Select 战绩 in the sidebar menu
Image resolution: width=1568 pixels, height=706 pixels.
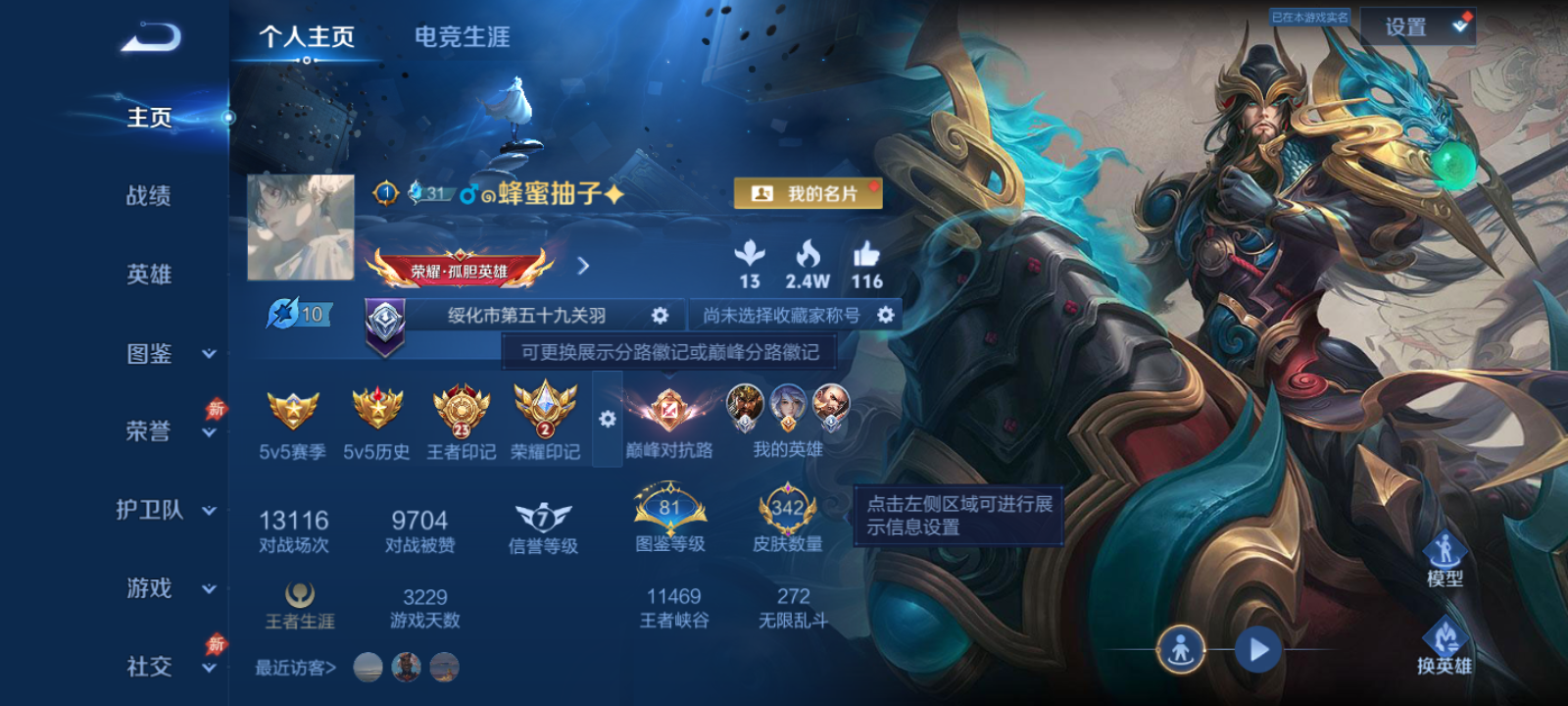pyautogui.click(x=147, y=197)
